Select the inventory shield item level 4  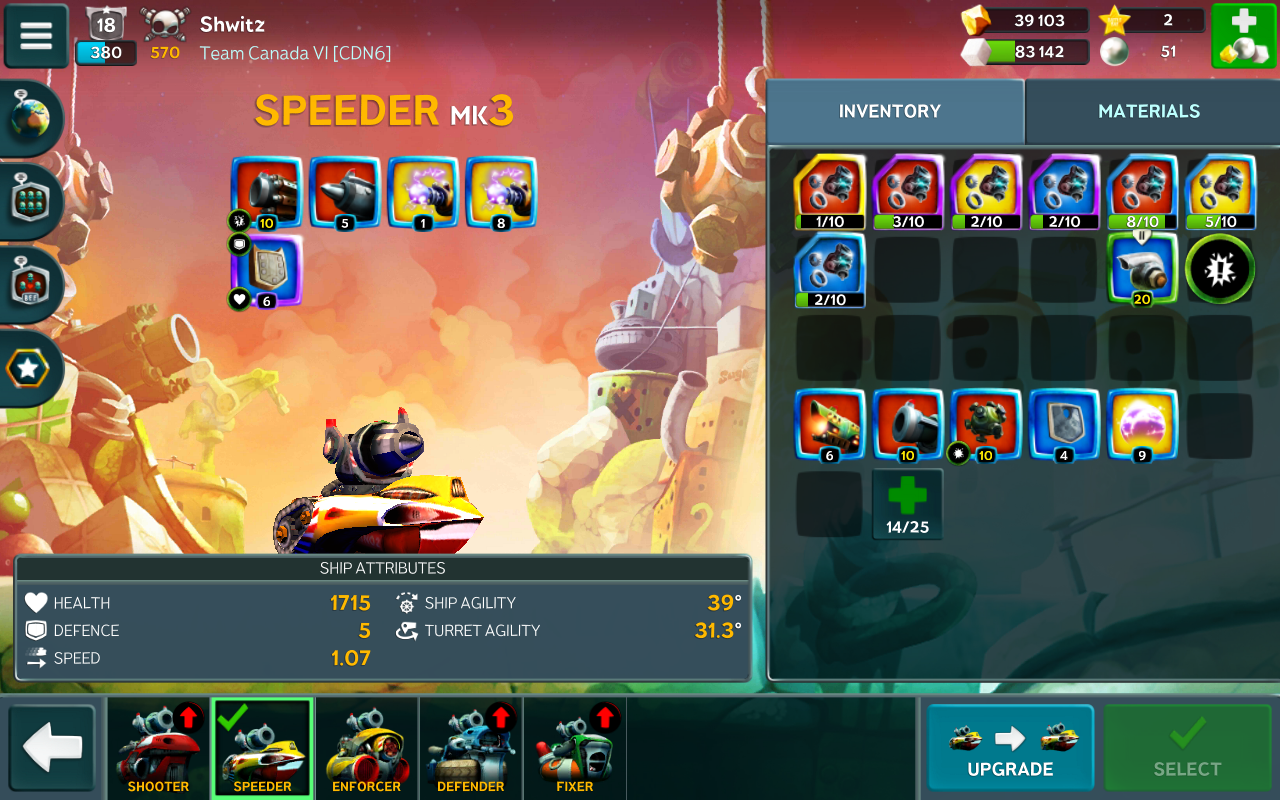point(1064,424)
